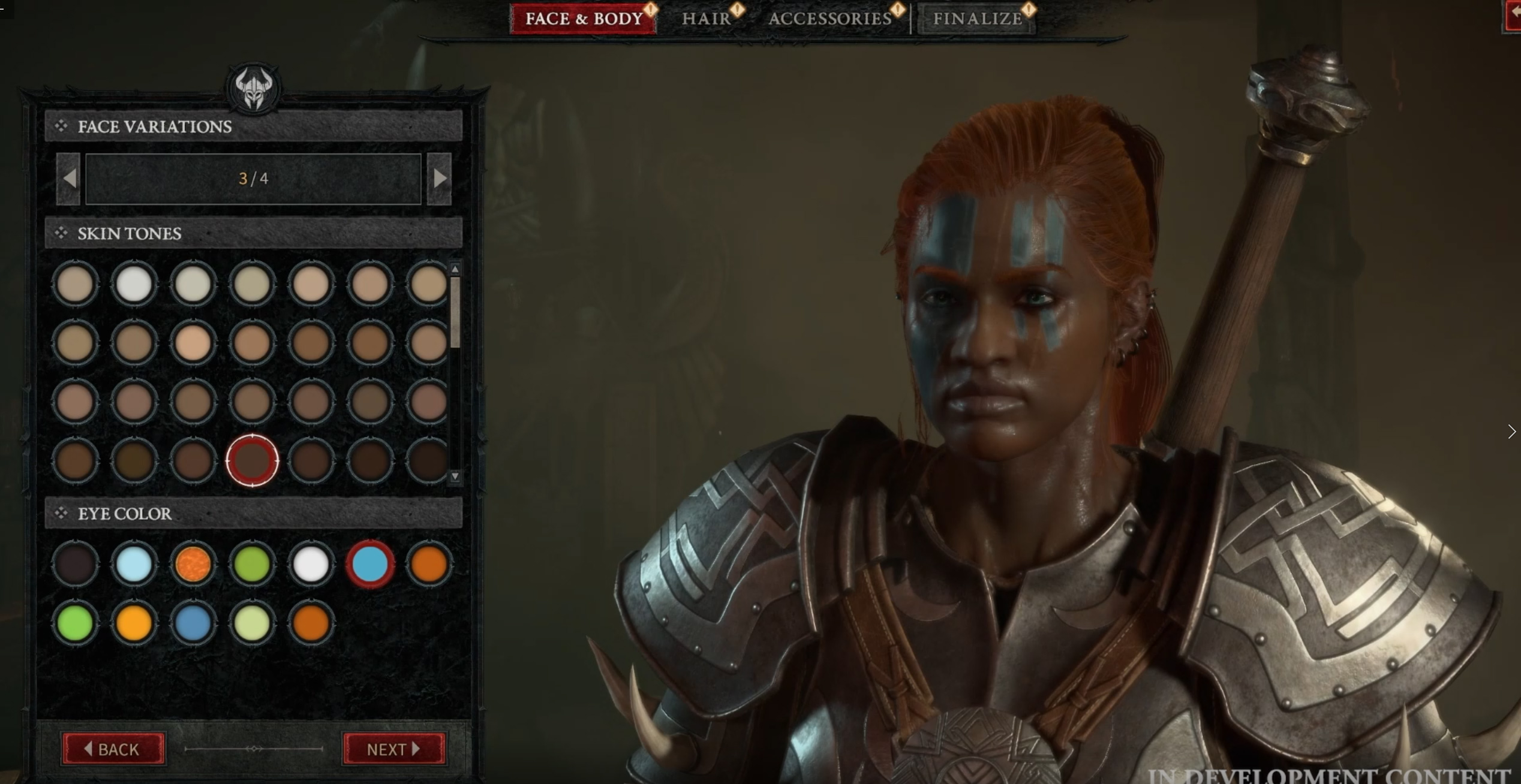Pick the dark black eye color
The width and height of the screenshot is (1521, 784).
tap(75, 563)
